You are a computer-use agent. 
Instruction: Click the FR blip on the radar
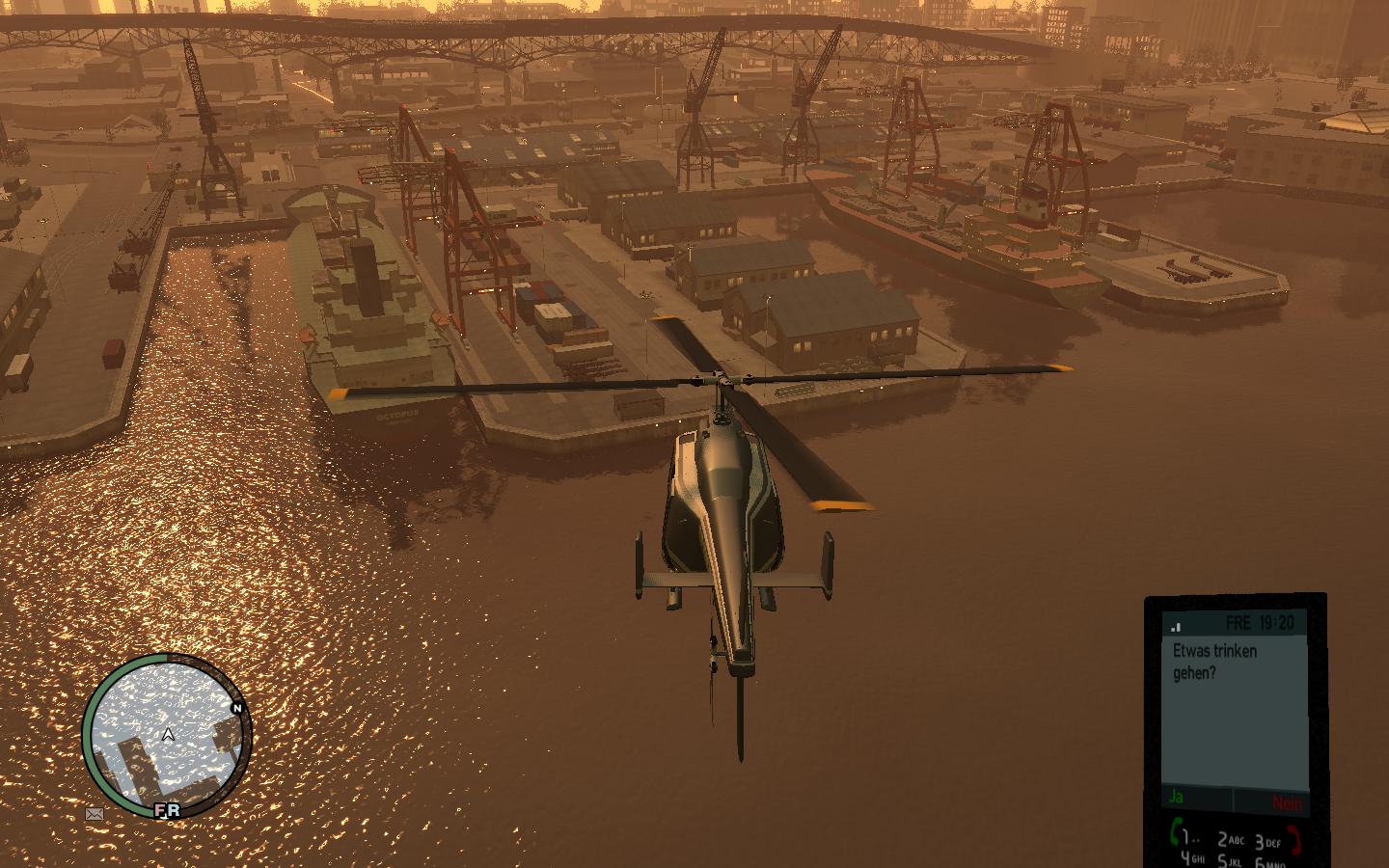tap(168, 810)
